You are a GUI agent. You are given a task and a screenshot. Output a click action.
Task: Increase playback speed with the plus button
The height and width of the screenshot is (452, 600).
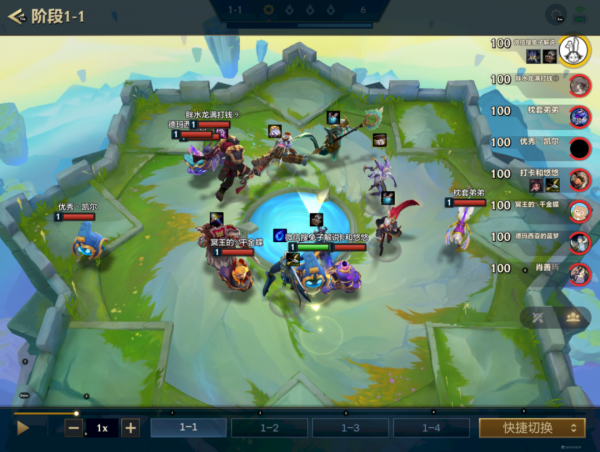(x=130, y=428)
